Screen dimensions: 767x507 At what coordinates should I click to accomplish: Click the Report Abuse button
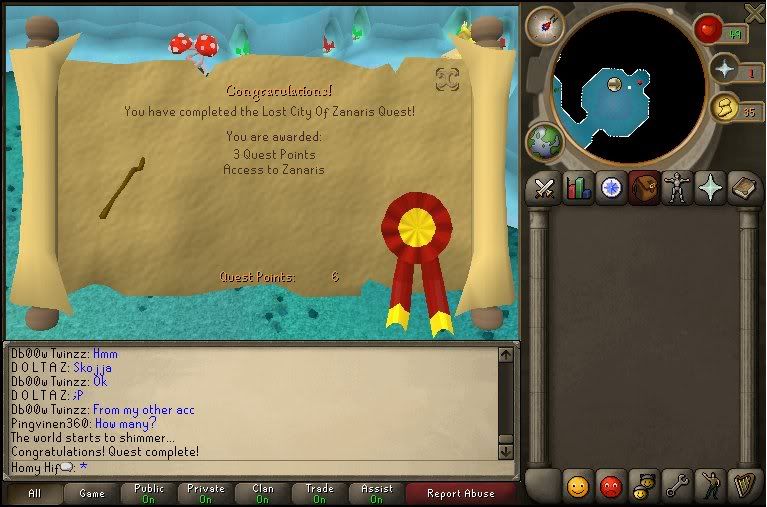[461, 493]
